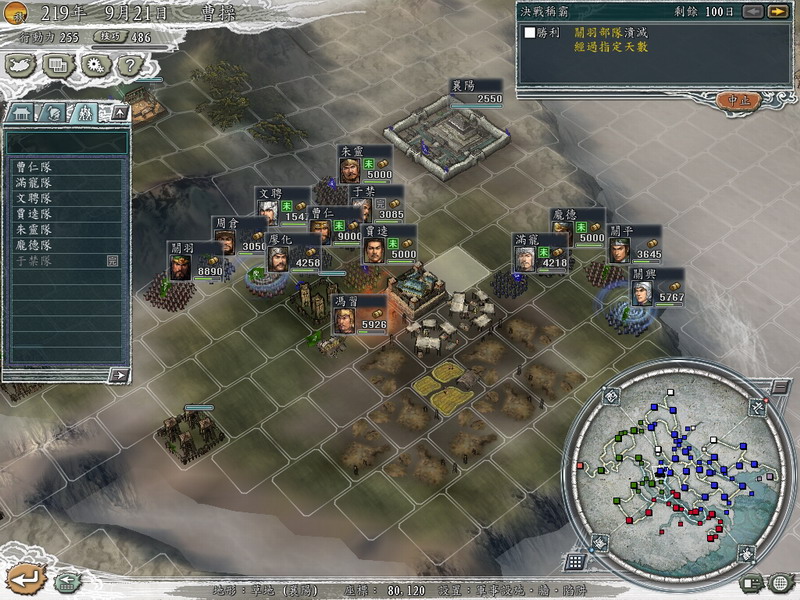Toggle the 勝利 victory condition checkbox
Image resolution: width=800 pixels, height=600 pixels.
click(530, 32)
